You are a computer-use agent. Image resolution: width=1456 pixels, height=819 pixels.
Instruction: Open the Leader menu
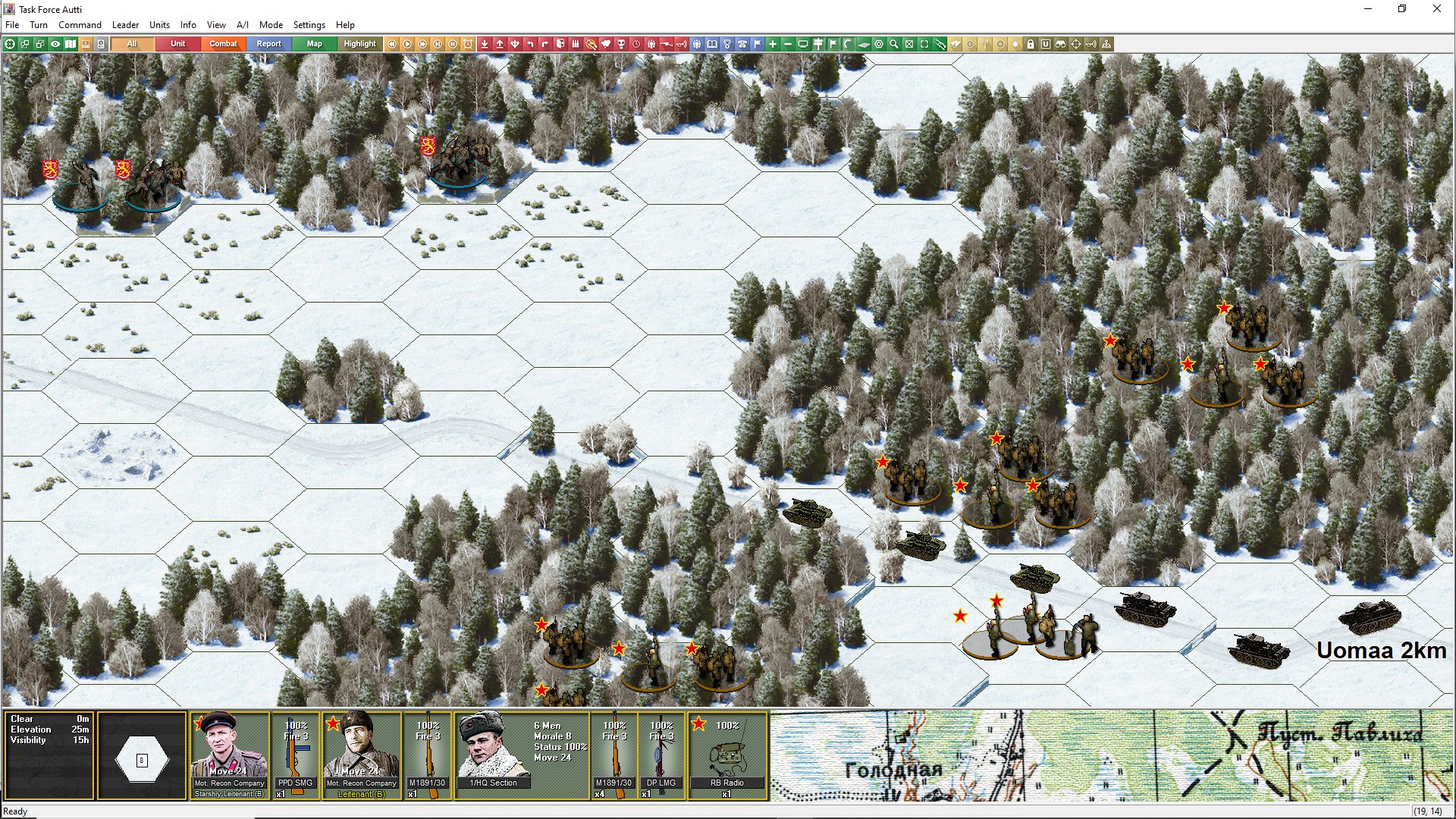pyautogui.click(x=125, y=25)
